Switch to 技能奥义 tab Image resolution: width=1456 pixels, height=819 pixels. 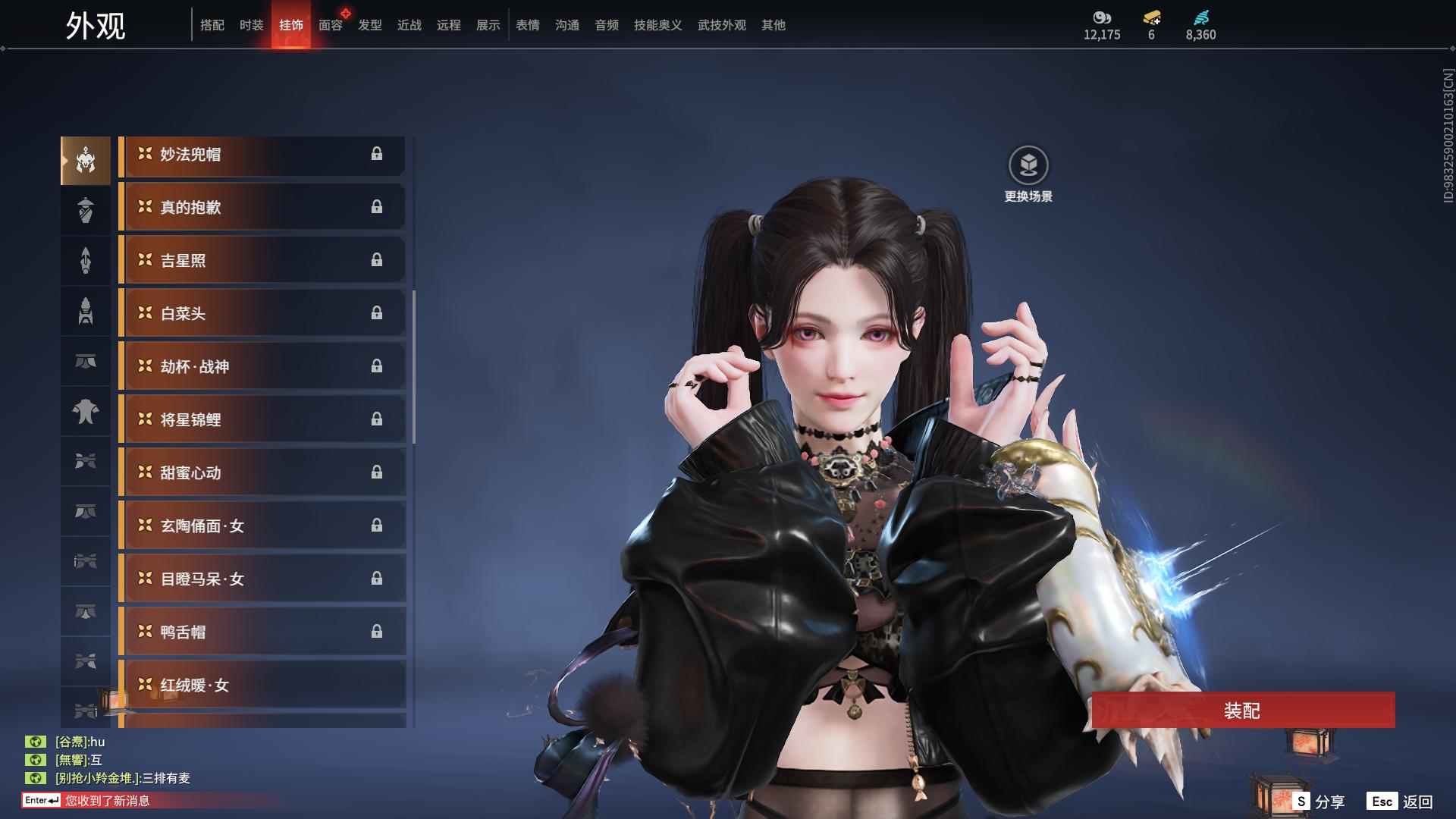click(x=657, y=25)
